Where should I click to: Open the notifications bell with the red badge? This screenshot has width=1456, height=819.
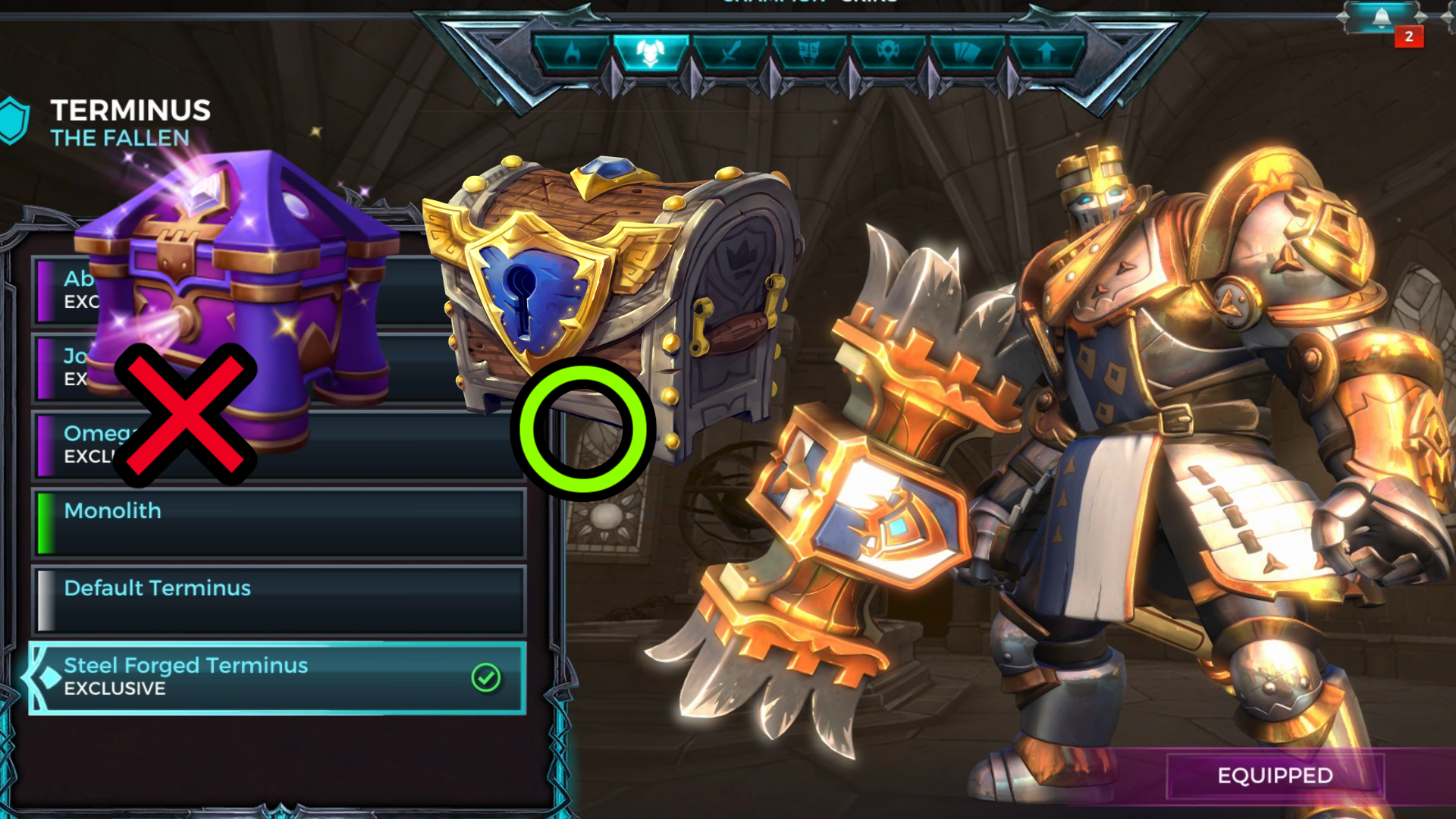point(1382,19)
